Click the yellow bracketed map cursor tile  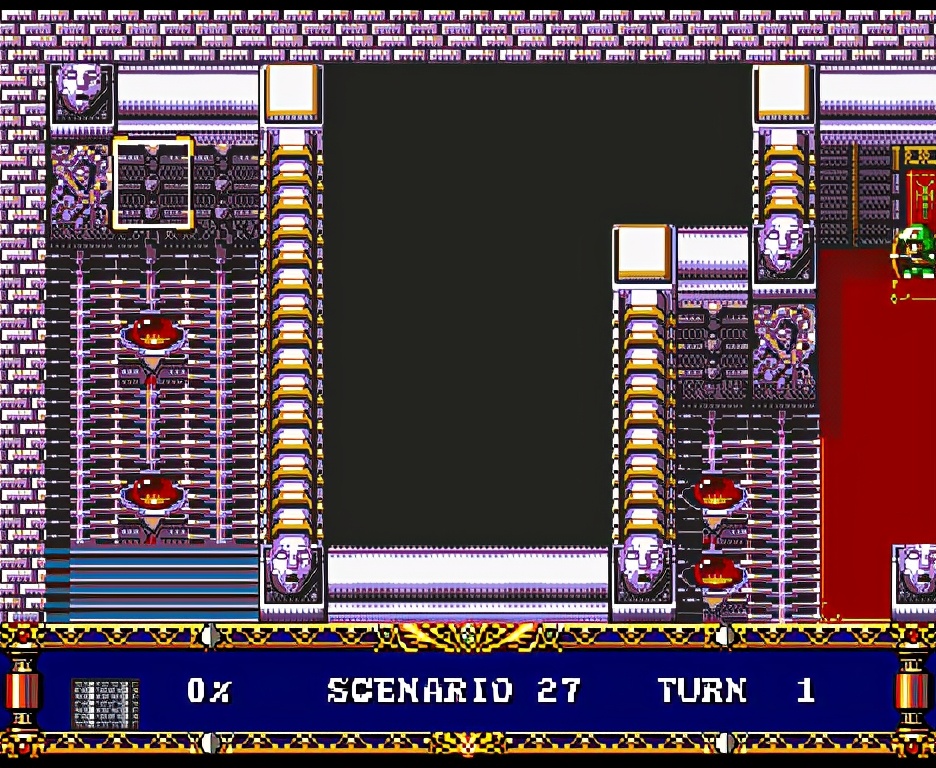pos(152,183)
